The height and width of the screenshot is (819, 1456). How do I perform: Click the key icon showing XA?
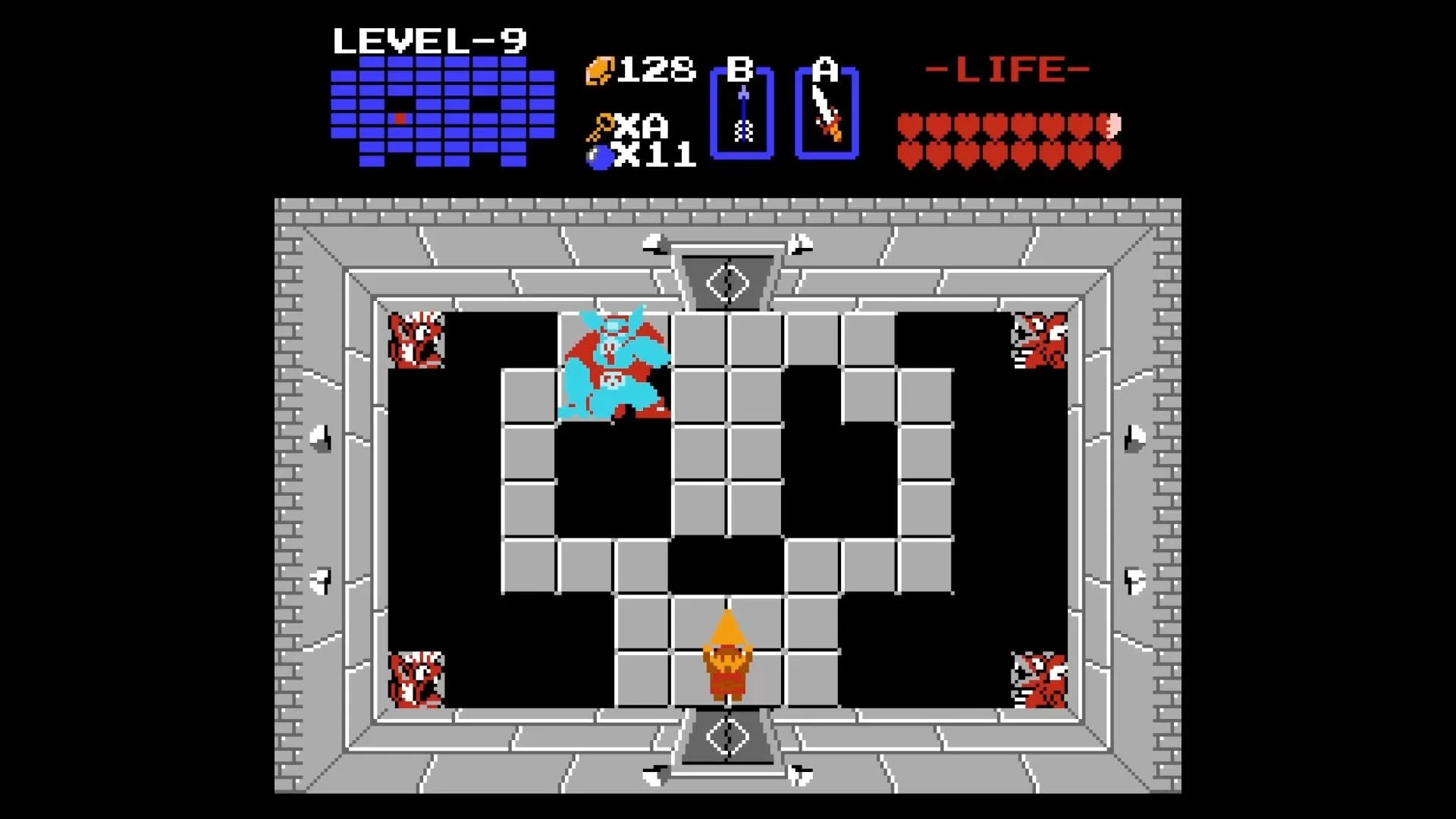coord(601,125)
